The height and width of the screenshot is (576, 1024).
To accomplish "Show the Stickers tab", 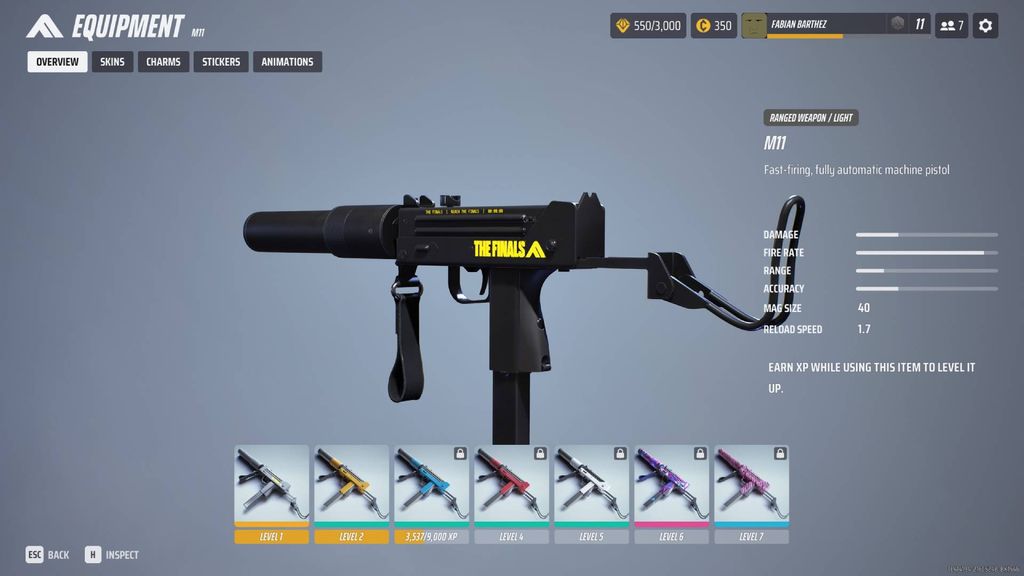I will (221, 62).
